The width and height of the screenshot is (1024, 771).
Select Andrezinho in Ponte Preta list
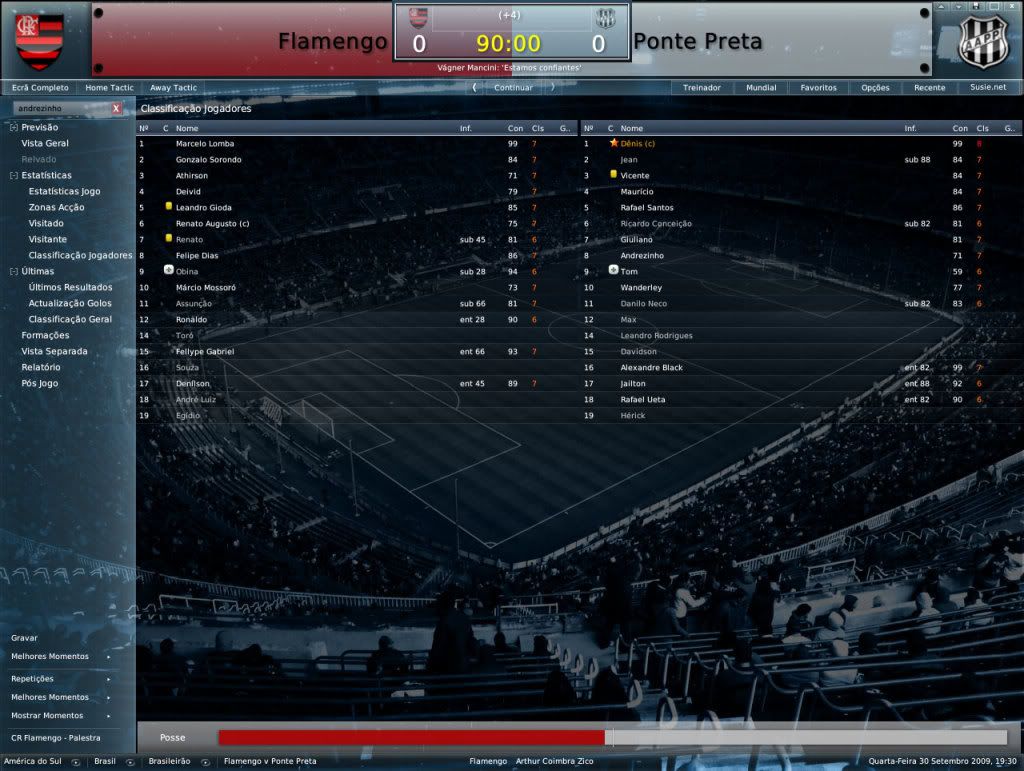click(643, 255)
